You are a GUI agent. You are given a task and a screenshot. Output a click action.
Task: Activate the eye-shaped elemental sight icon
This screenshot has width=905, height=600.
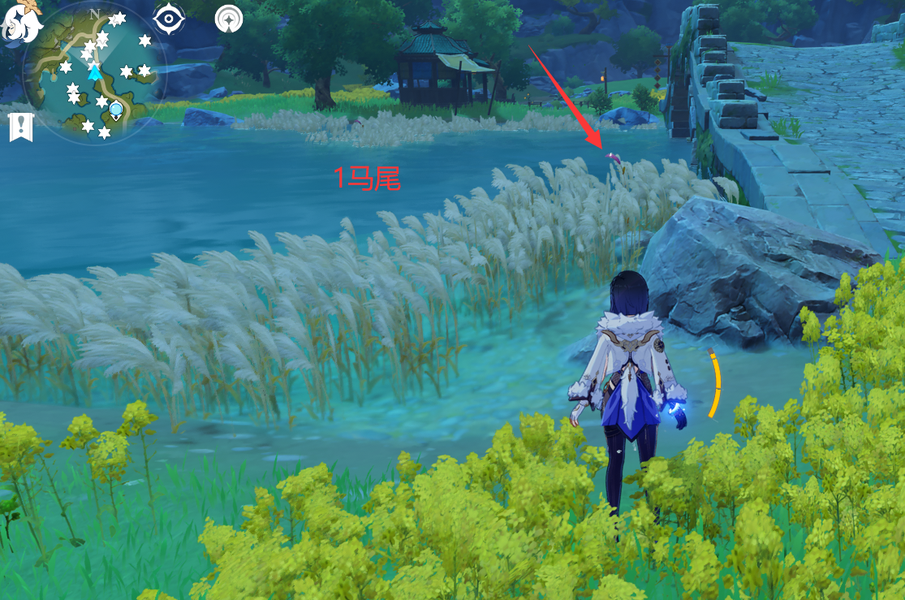(169, 18)
